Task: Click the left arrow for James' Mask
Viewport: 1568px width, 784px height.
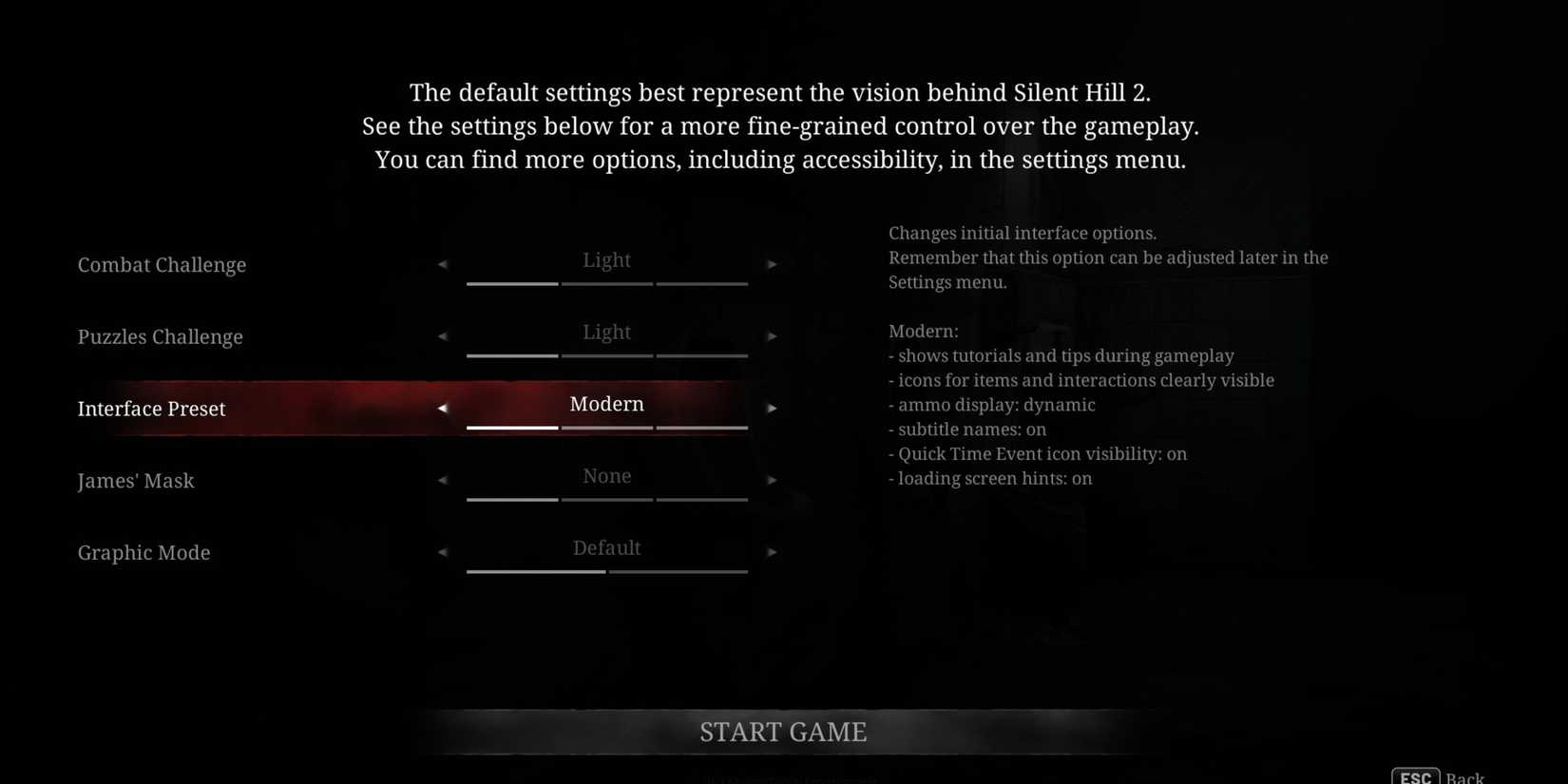Action: 443,480
